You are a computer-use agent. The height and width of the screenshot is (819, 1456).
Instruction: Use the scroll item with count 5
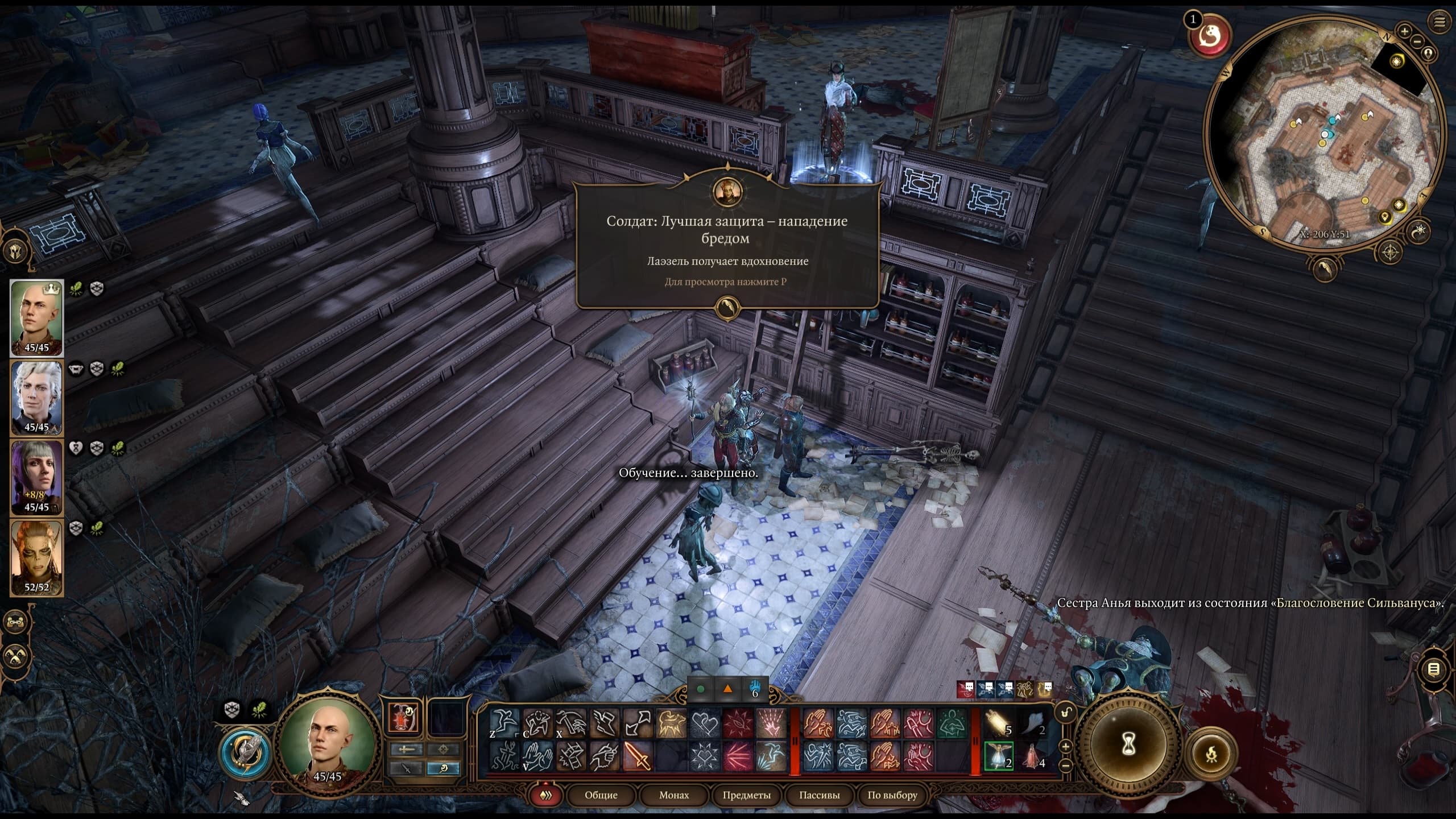tap(999, 723)
